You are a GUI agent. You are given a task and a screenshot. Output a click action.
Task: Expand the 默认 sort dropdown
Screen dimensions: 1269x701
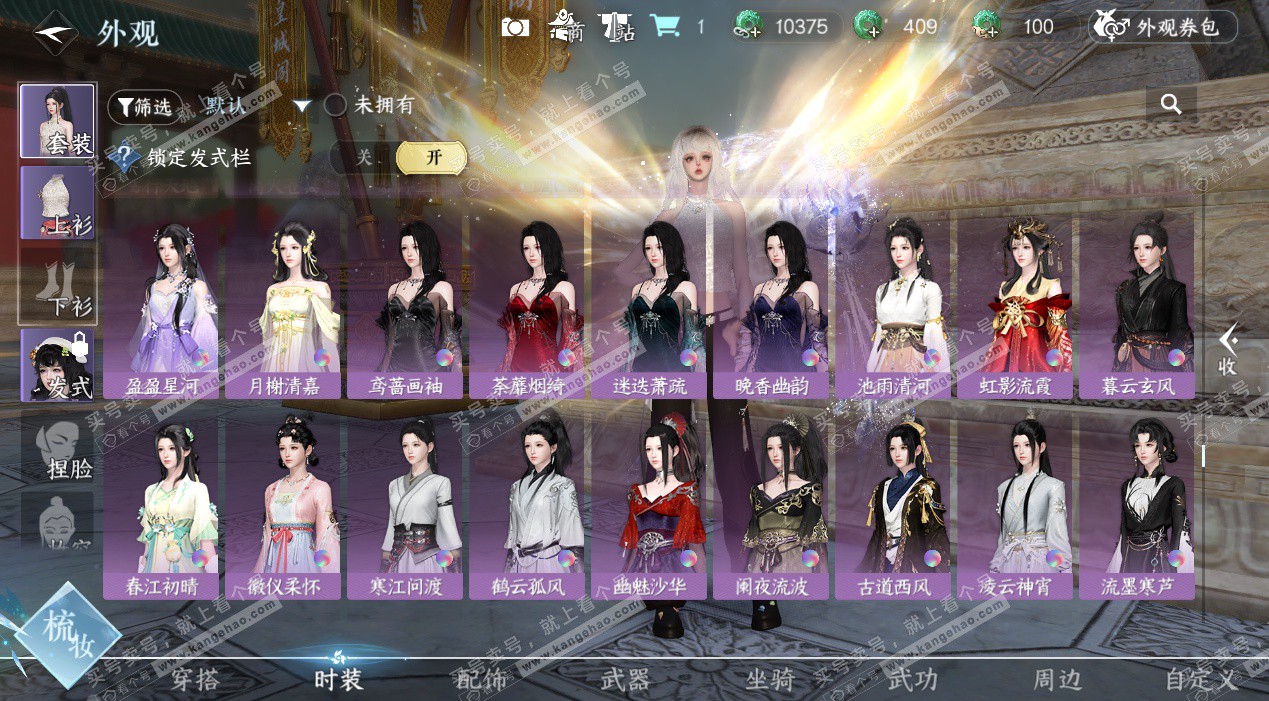click(302, 106)
